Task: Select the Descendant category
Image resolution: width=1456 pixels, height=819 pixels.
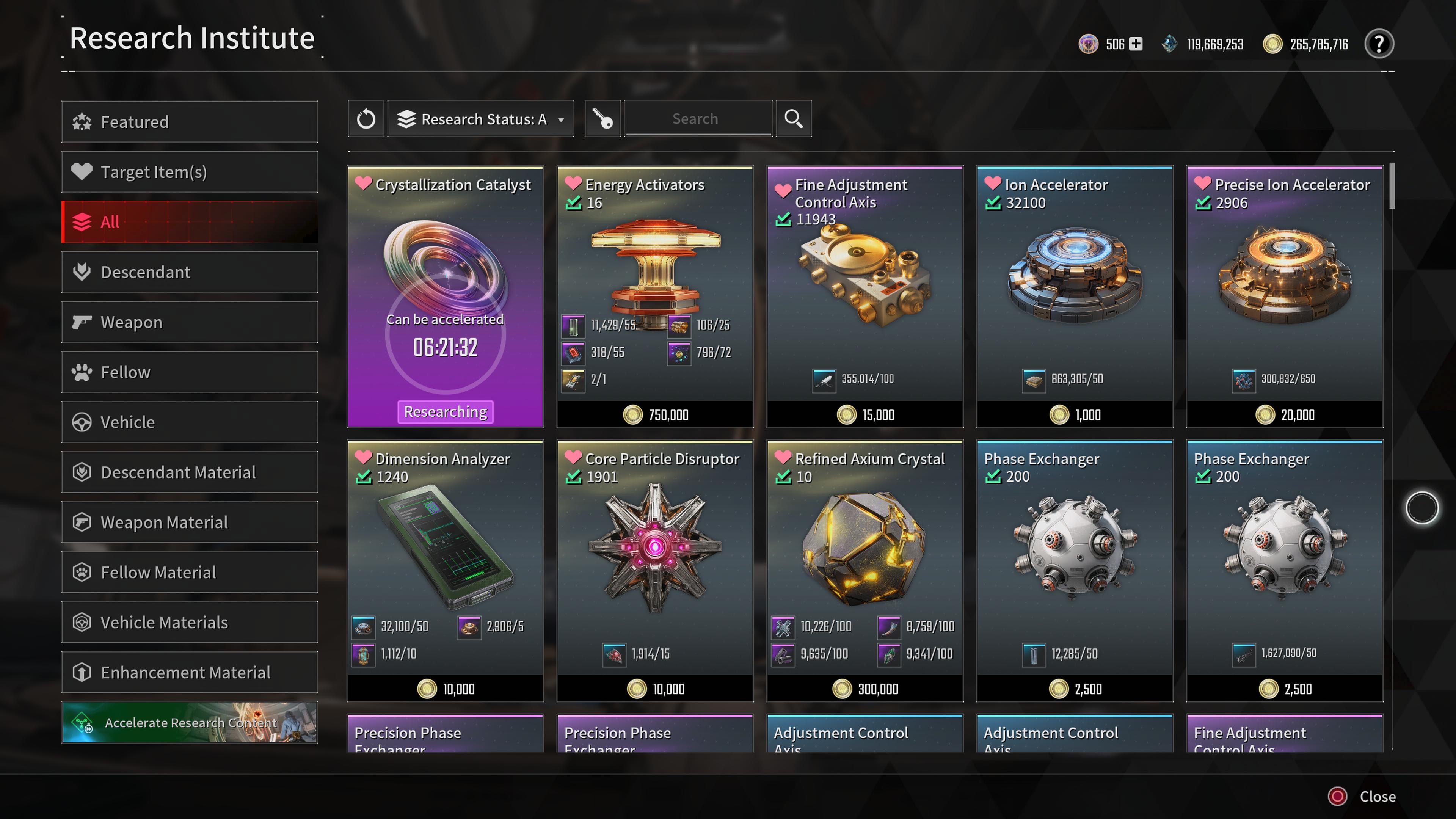Action: [x=189, y=272]
